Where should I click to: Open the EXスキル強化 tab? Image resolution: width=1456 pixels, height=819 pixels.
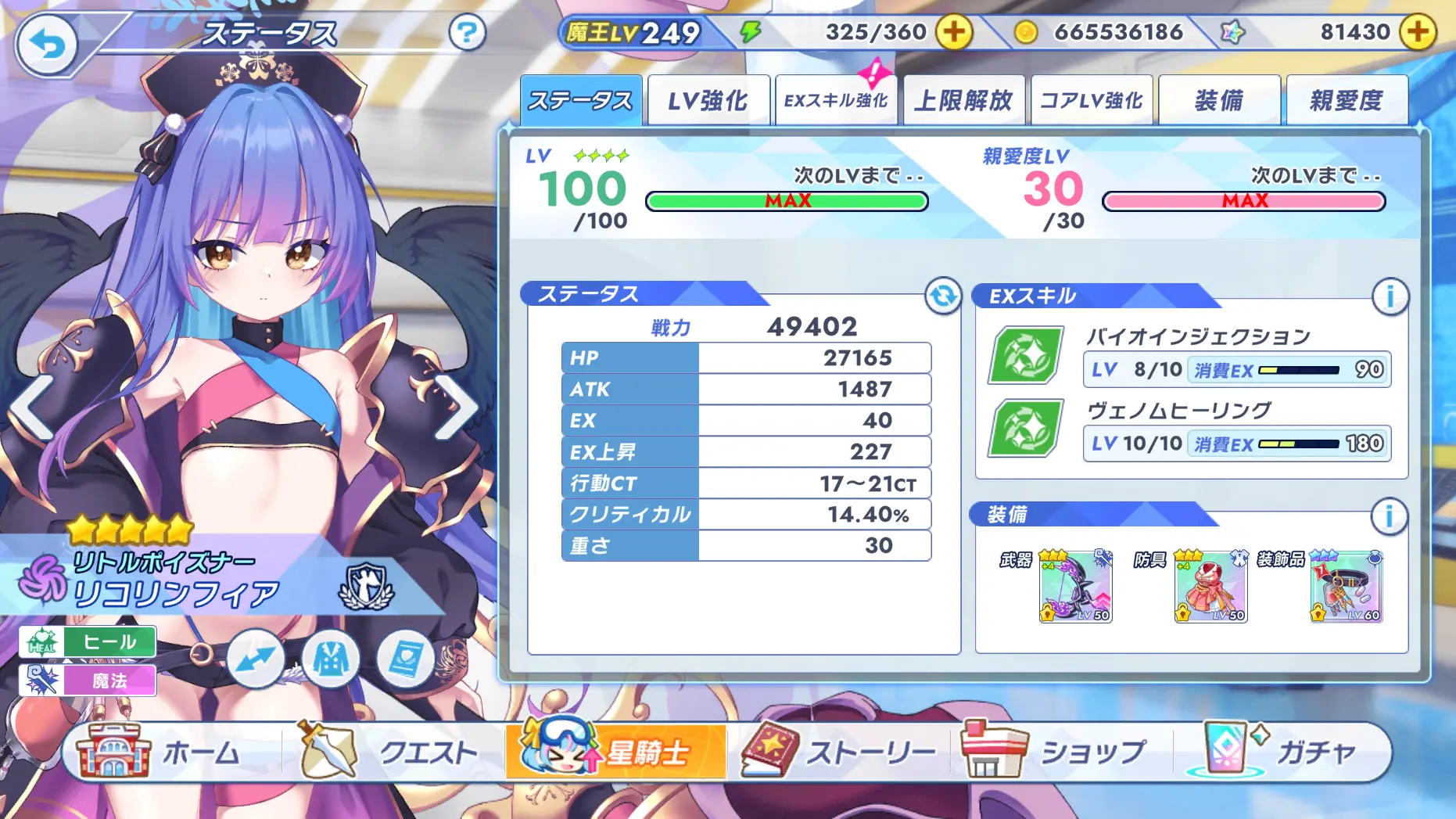[836, 101]
